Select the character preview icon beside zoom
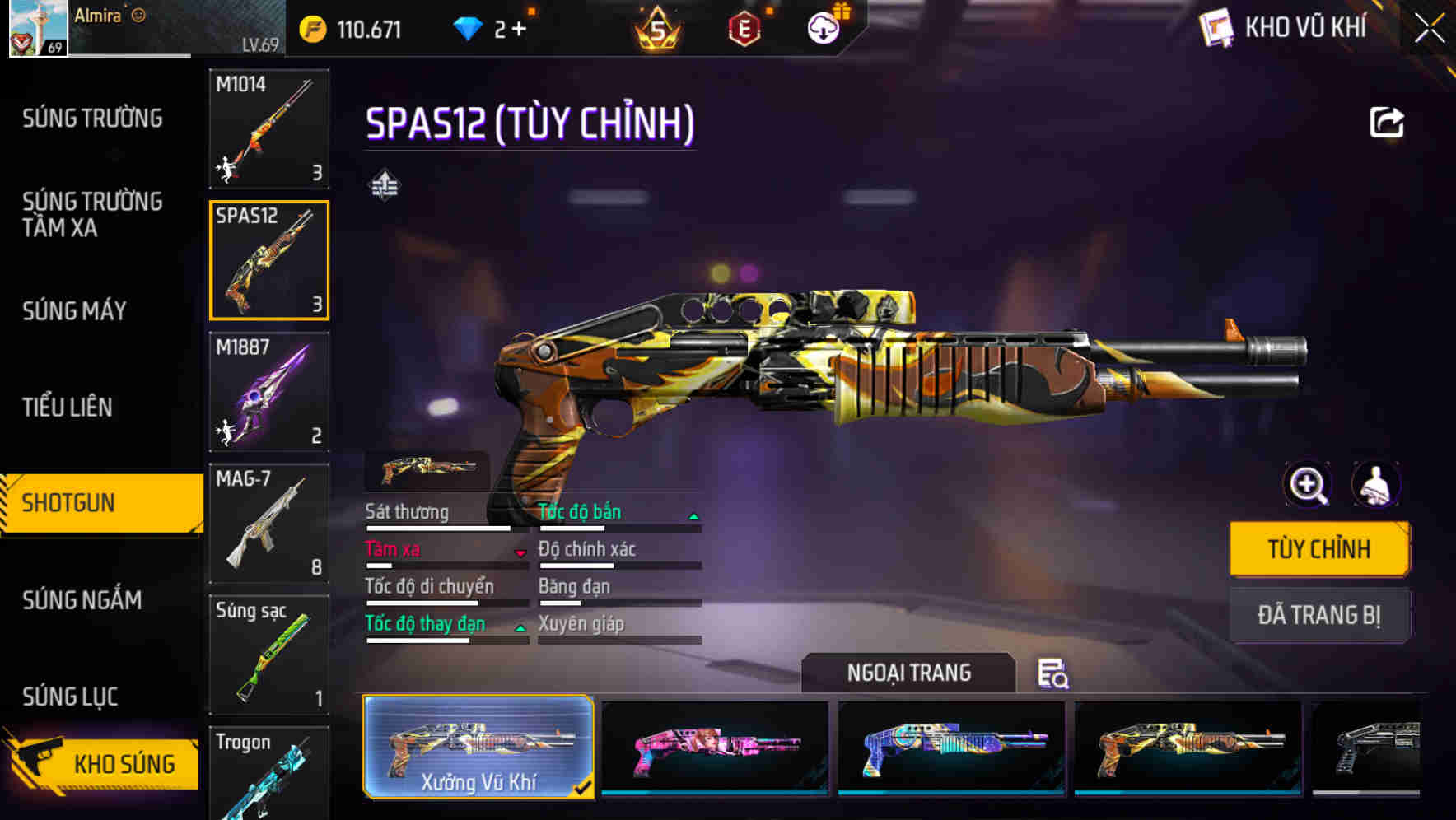The width and height of the screenshot is (1456, 820). 1377,485
